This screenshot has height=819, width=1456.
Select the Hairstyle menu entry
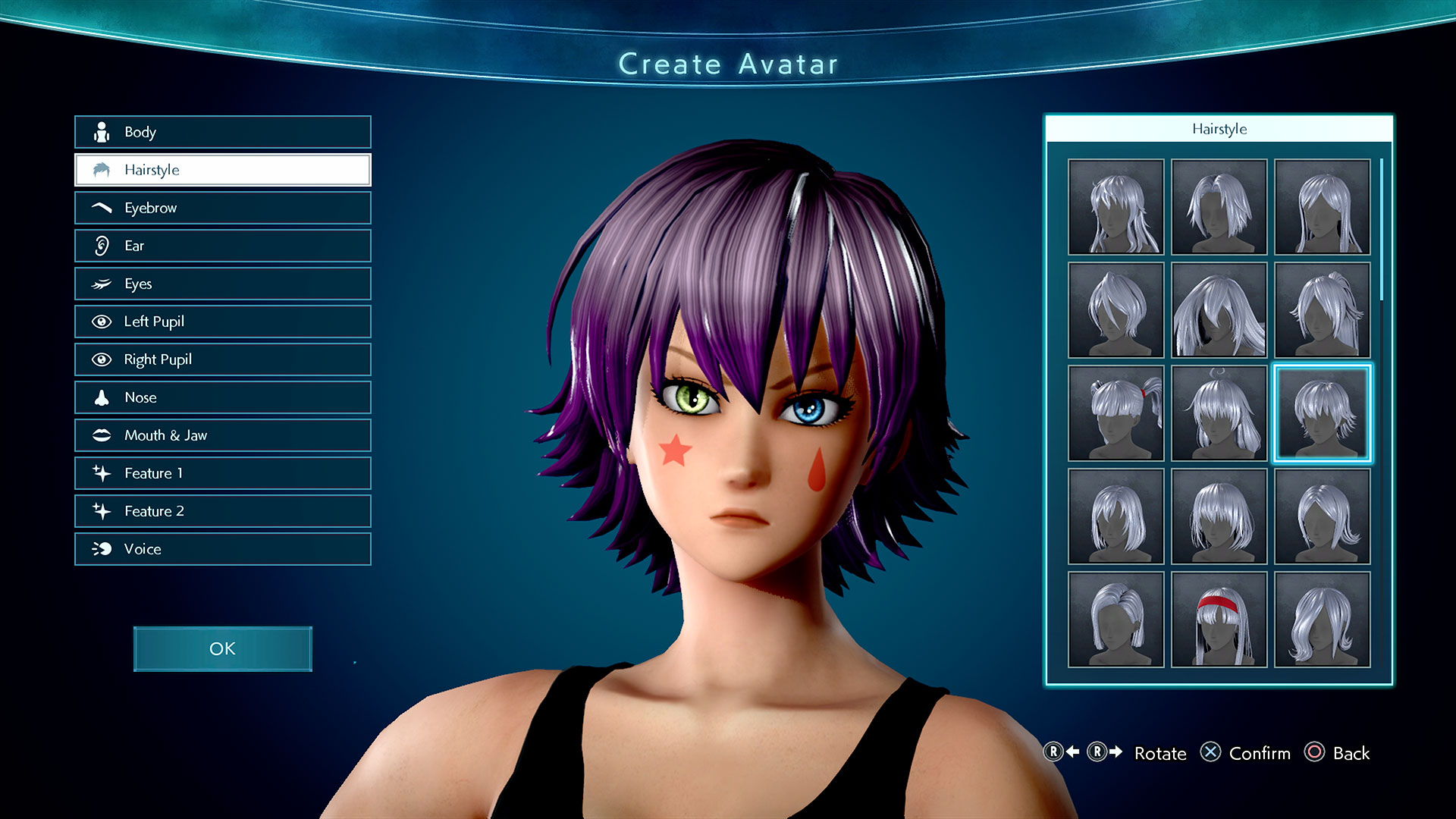click(x=222, y=170)
